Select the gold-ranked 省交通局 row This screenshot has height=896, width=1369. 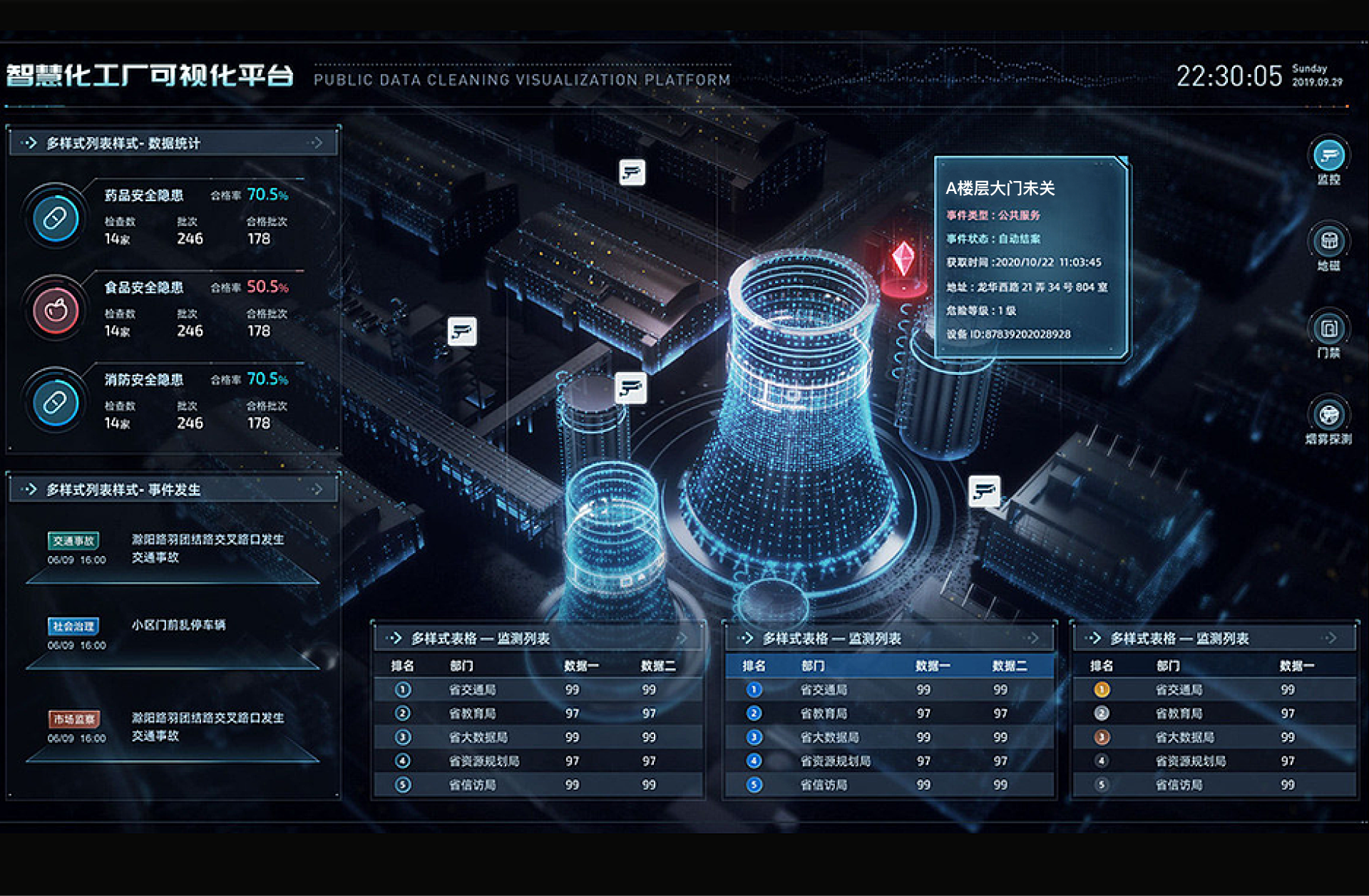pos(1179,689)
